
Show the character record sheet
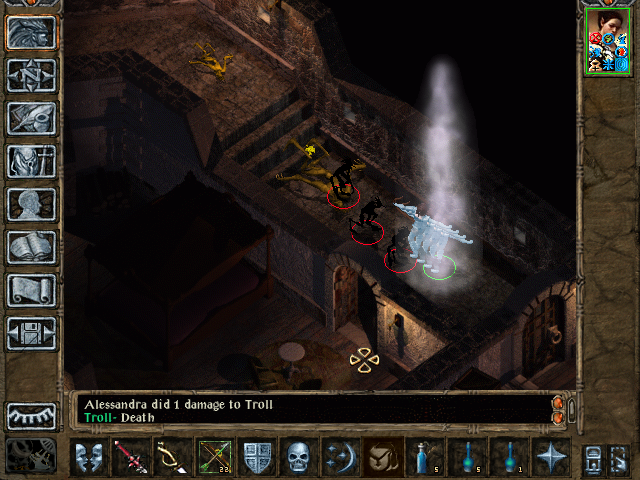tap(31, 204)
